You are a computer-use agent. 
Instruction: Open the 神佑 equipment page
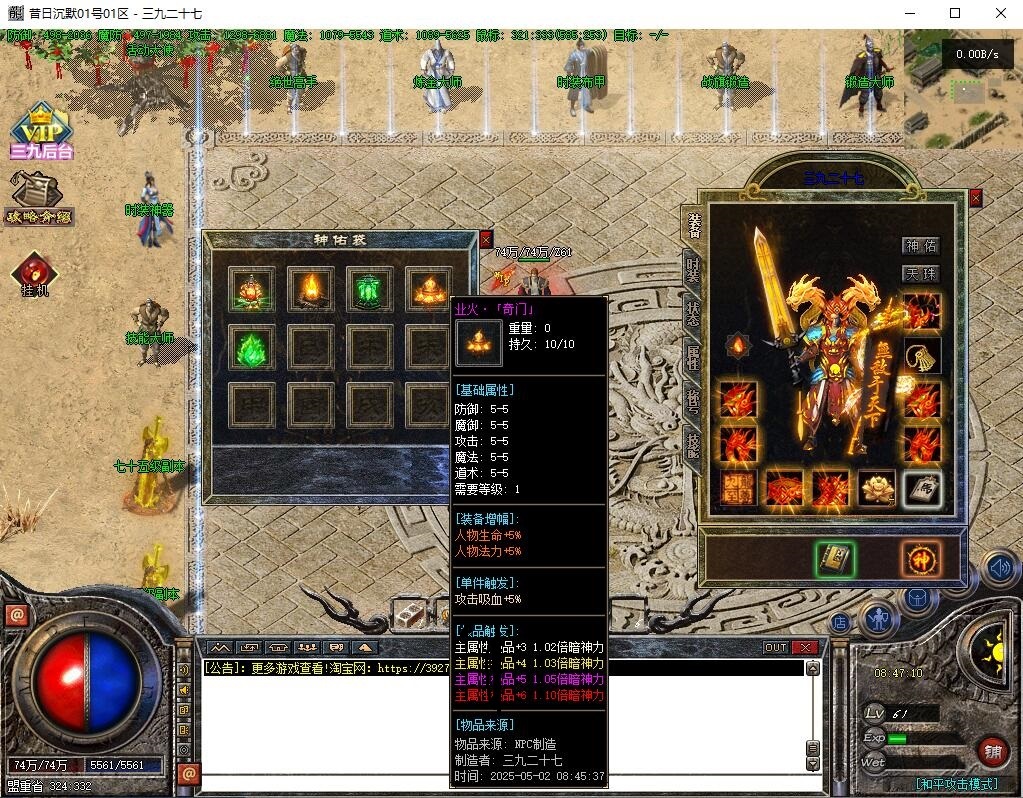[x=921, y=246]
